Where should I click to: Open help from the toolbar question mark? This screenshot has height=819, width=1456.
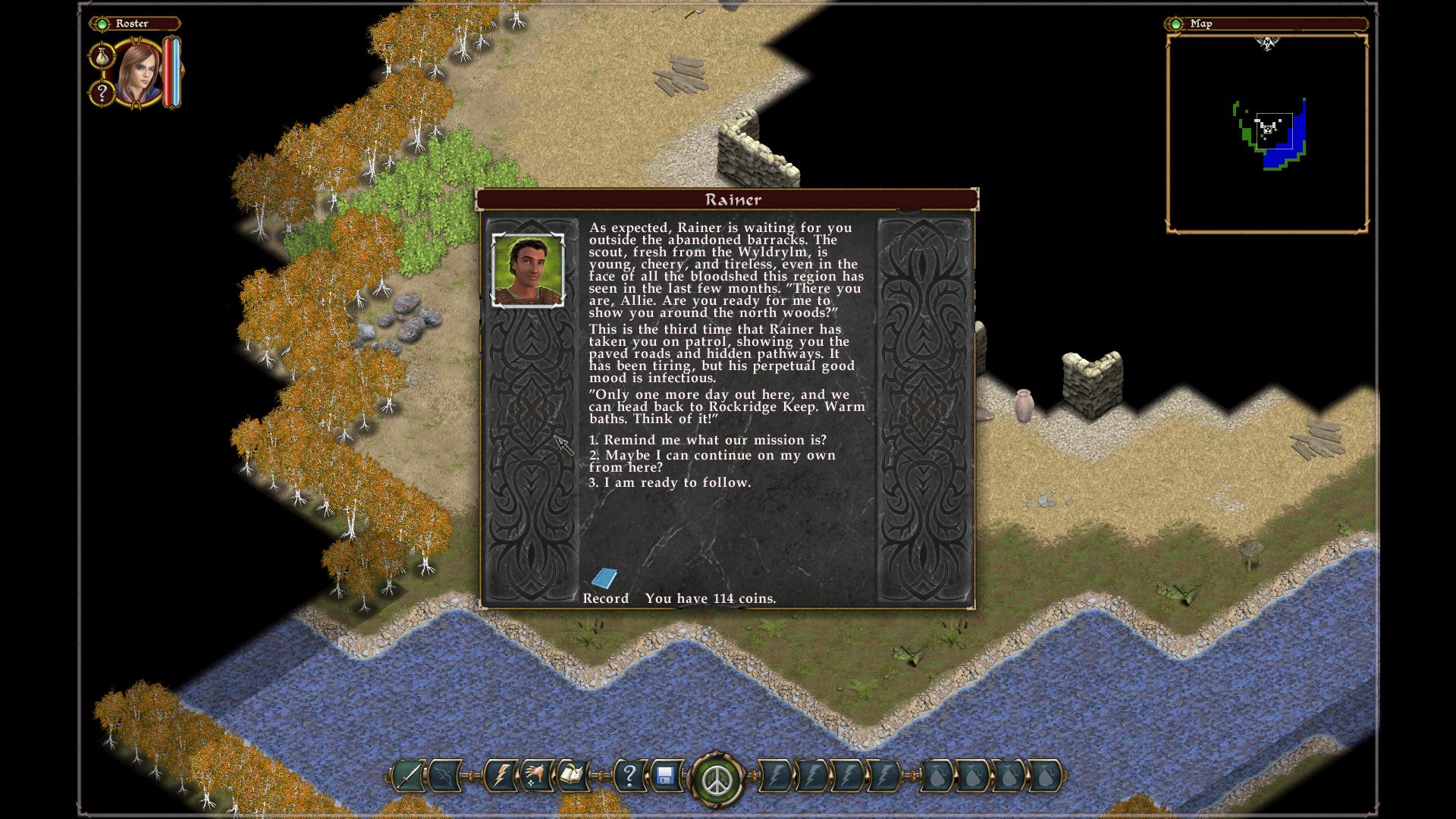pos(629,777)
